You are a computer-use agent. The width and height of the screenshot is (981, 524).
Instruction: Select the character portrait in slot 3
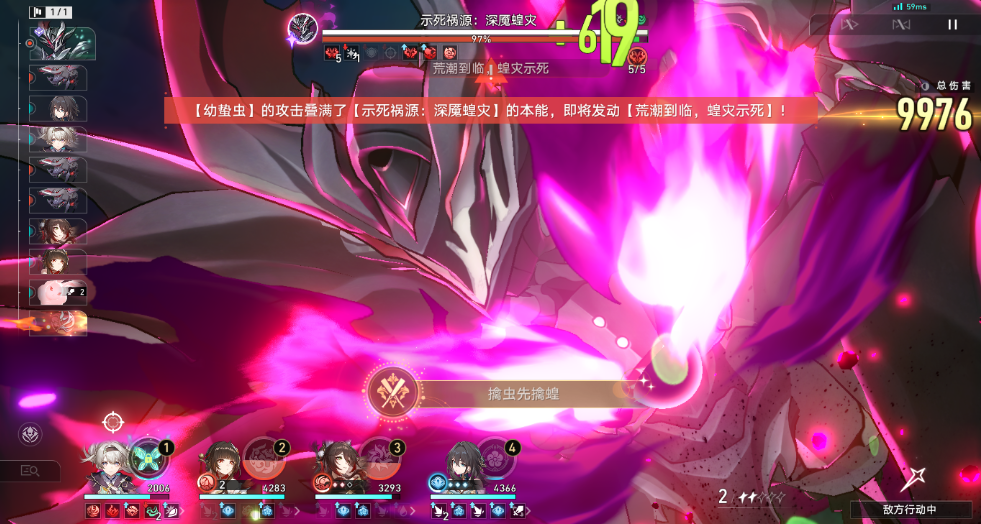click(334, 464)
